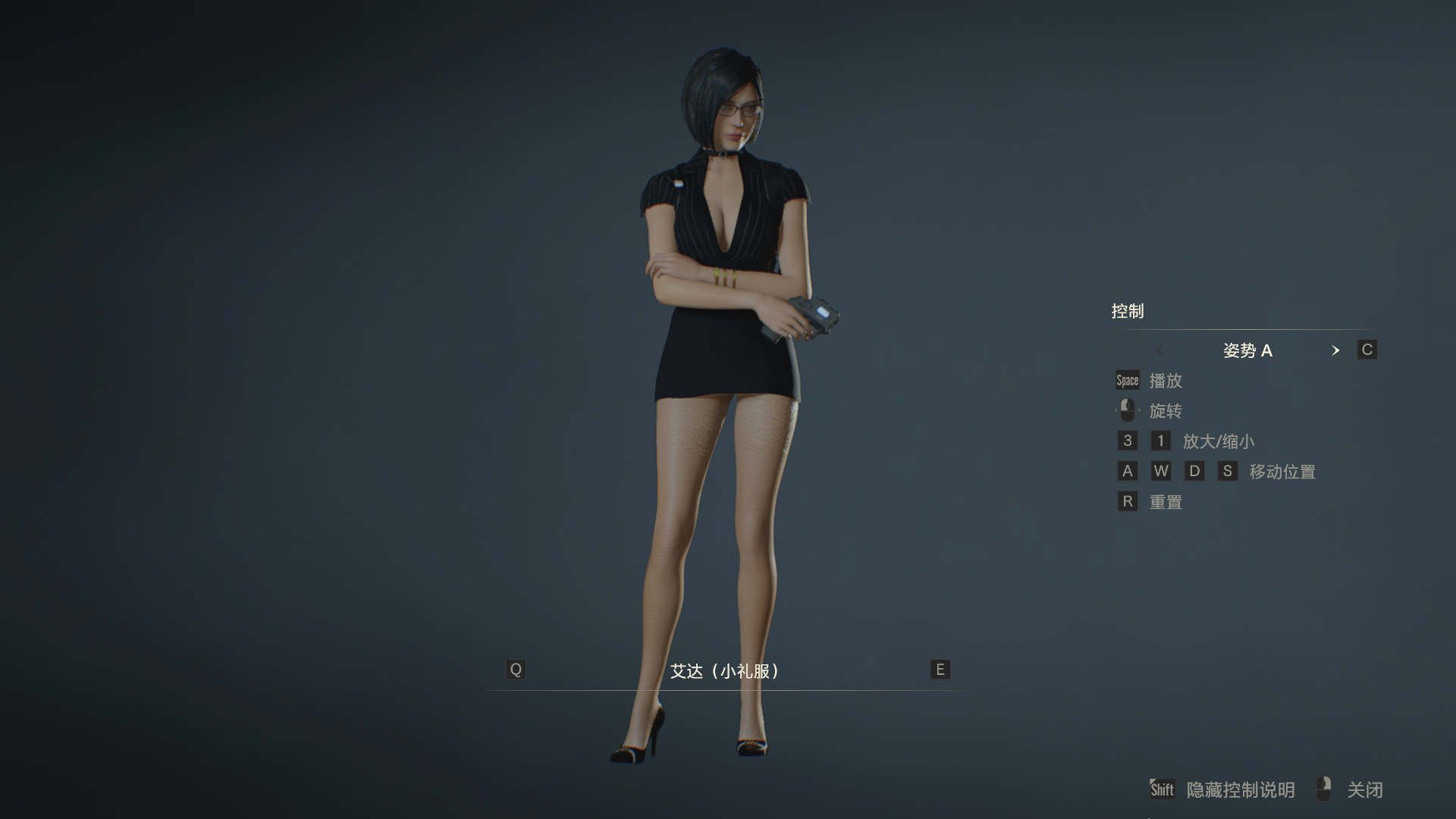Choose 重置 to reset the view
The width and height of the screenshot is (1456, 819).
coord(1165,502)
